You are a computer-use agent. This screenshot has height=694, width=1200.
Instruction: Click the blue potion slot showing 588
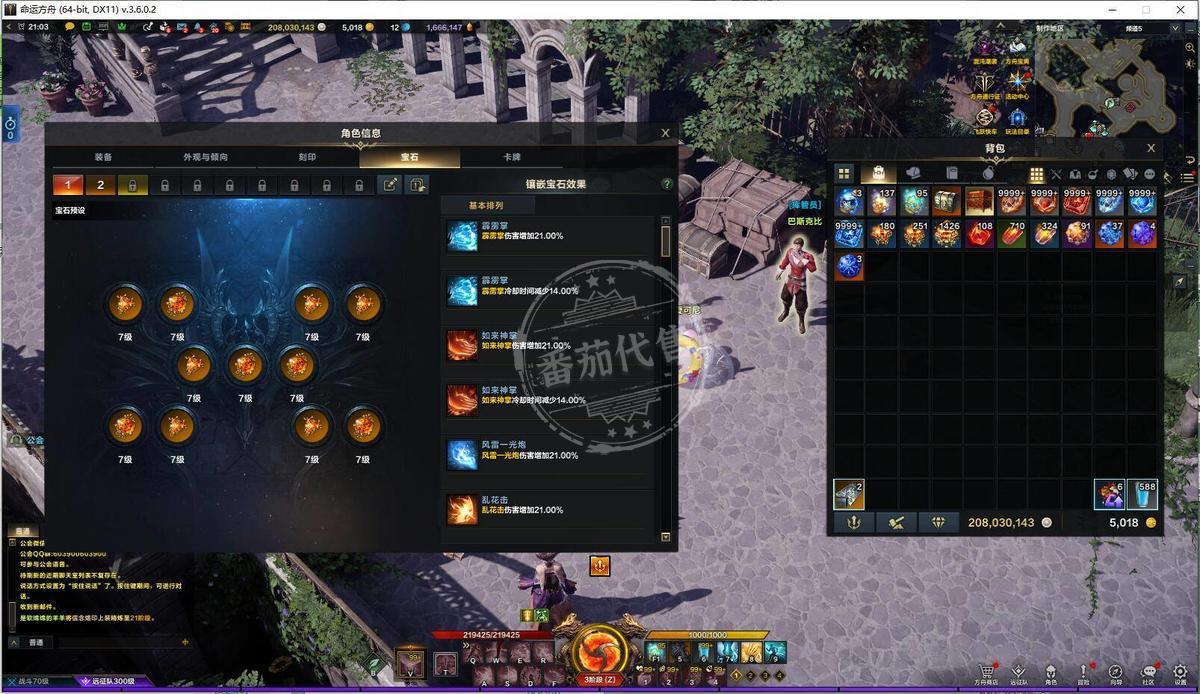tap(1143, 494)
